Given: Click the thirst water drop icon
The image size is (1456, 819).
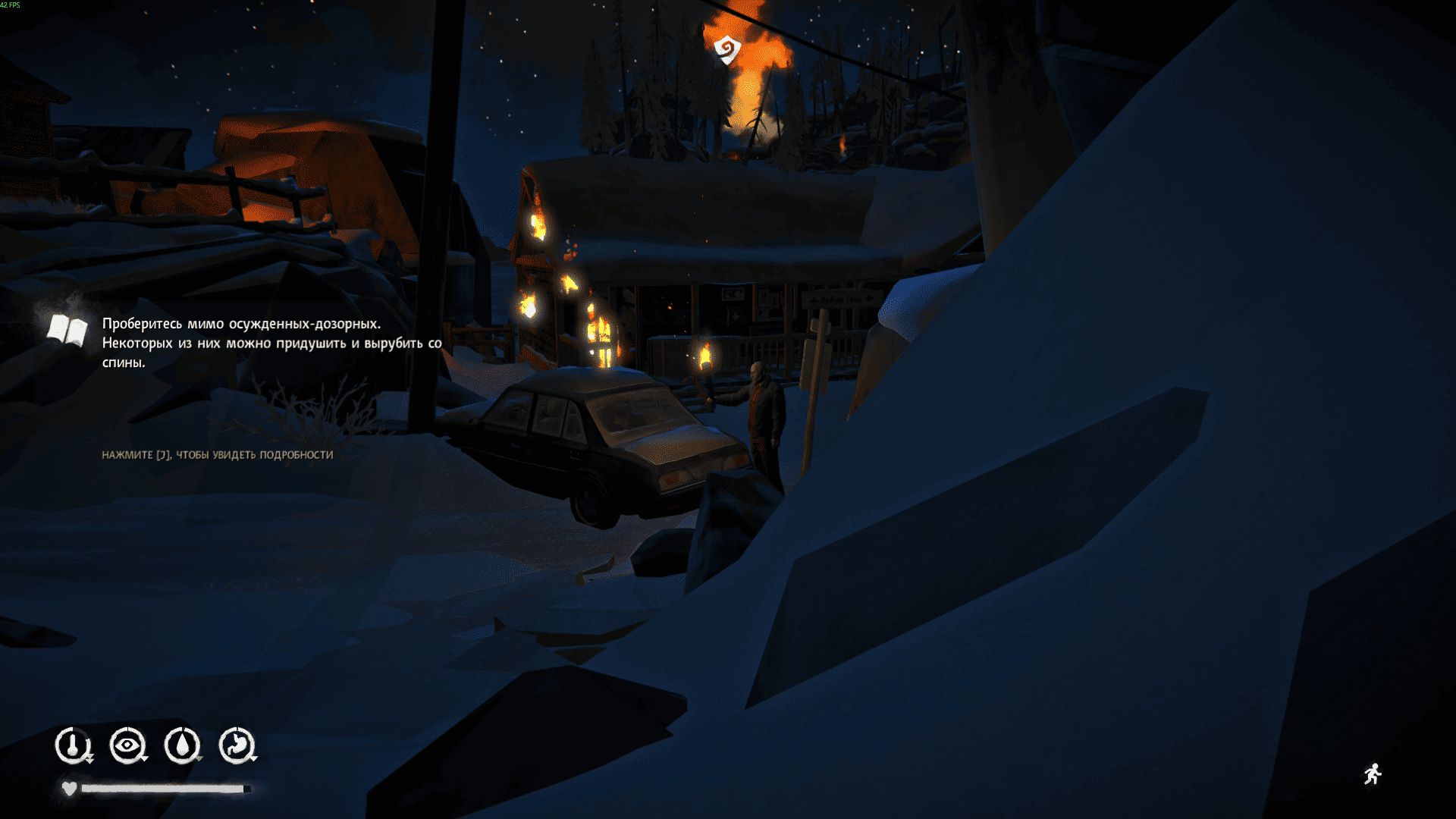Looking at the screenshot, I should click(182, 745).
